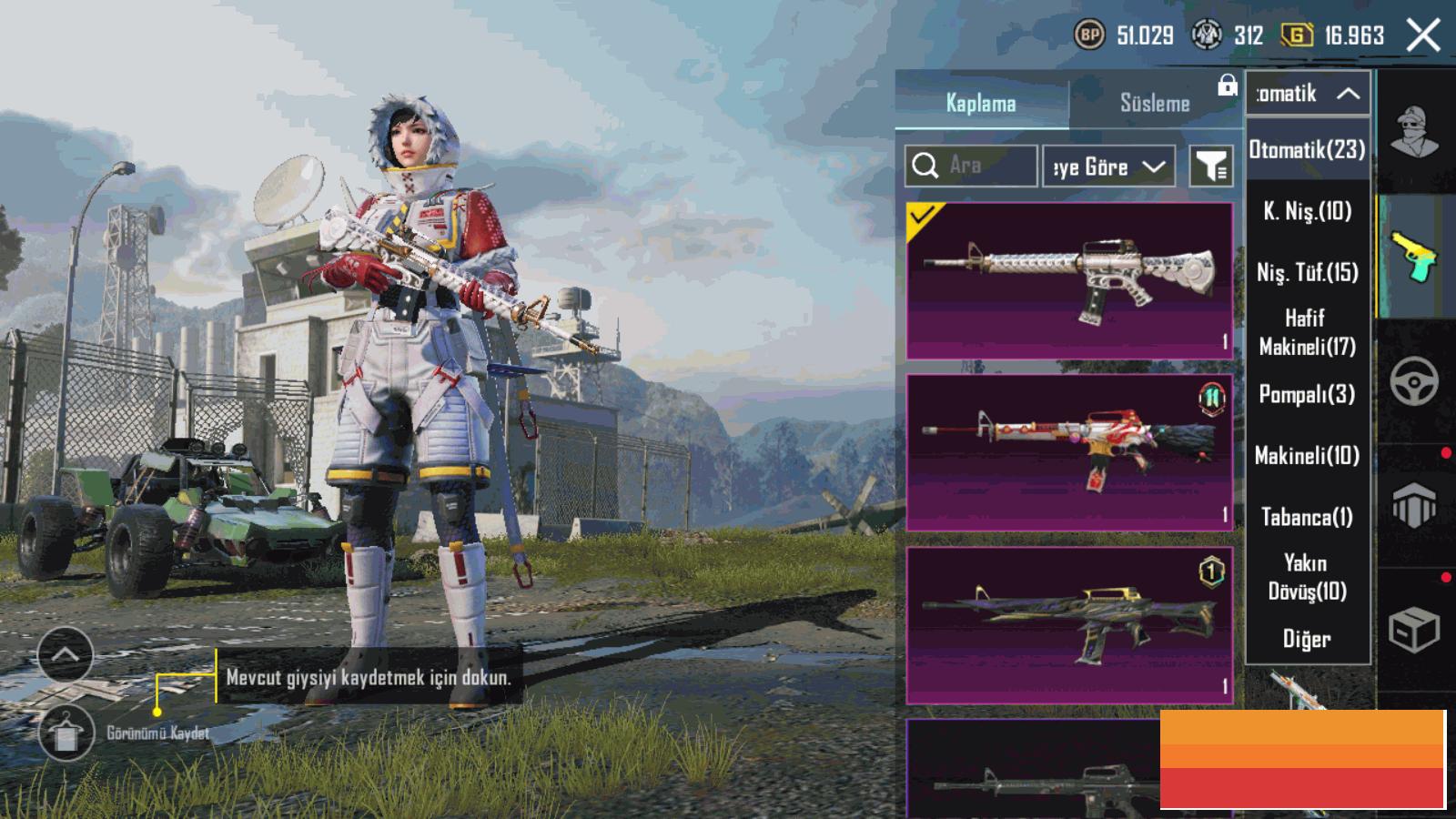The image size is (1456, 819).
Task: Close the inventory screen with X
Action: (x=1422, y=35)
